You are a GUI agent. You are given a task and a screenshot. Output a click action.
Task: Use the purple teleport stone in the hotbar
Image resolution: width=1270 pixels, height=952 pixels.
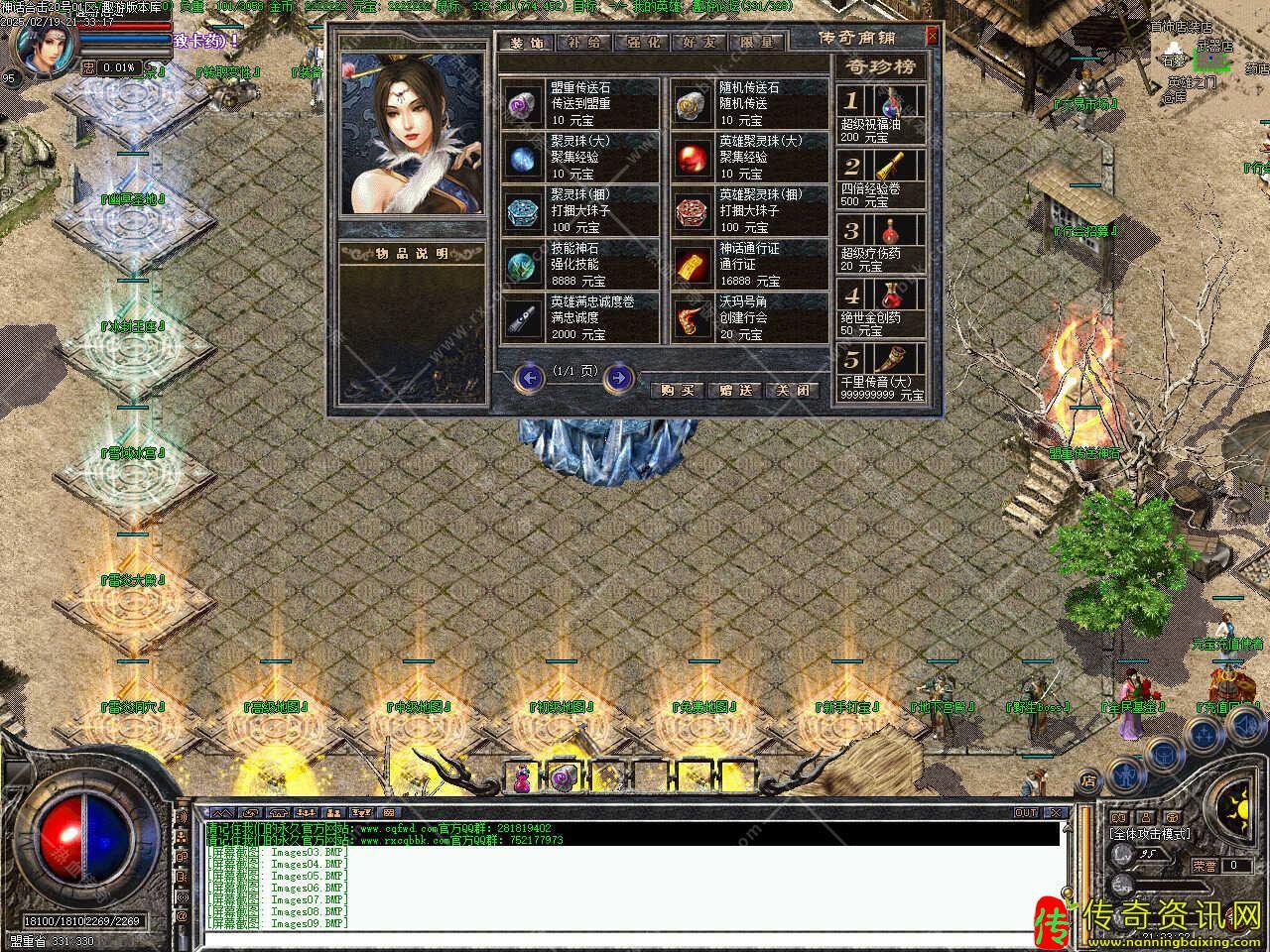pos(565,779)
